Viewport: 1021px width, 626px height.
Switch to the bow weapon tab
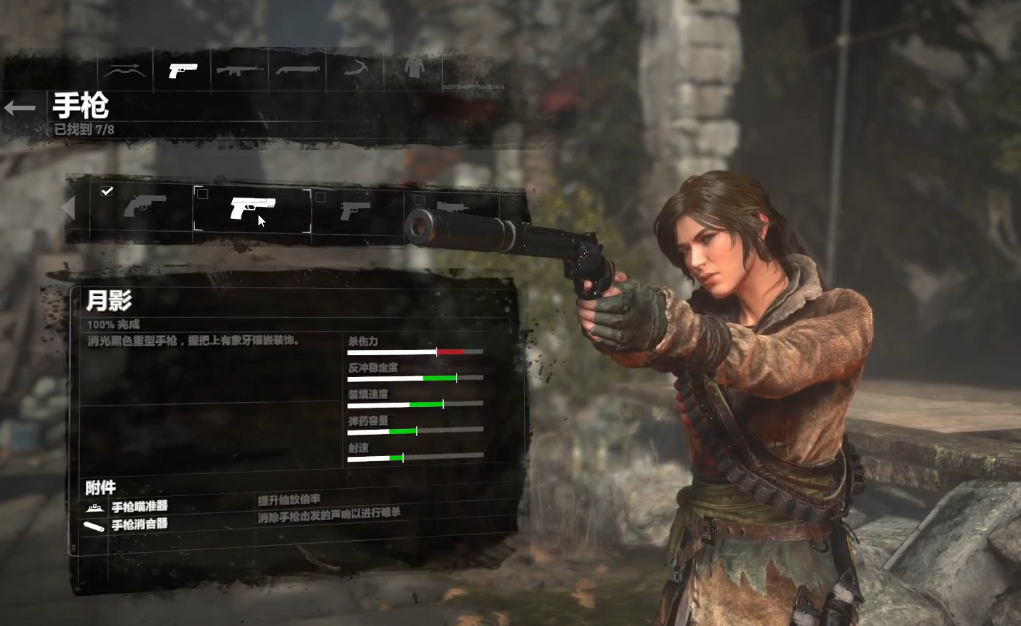click(125, 70)
